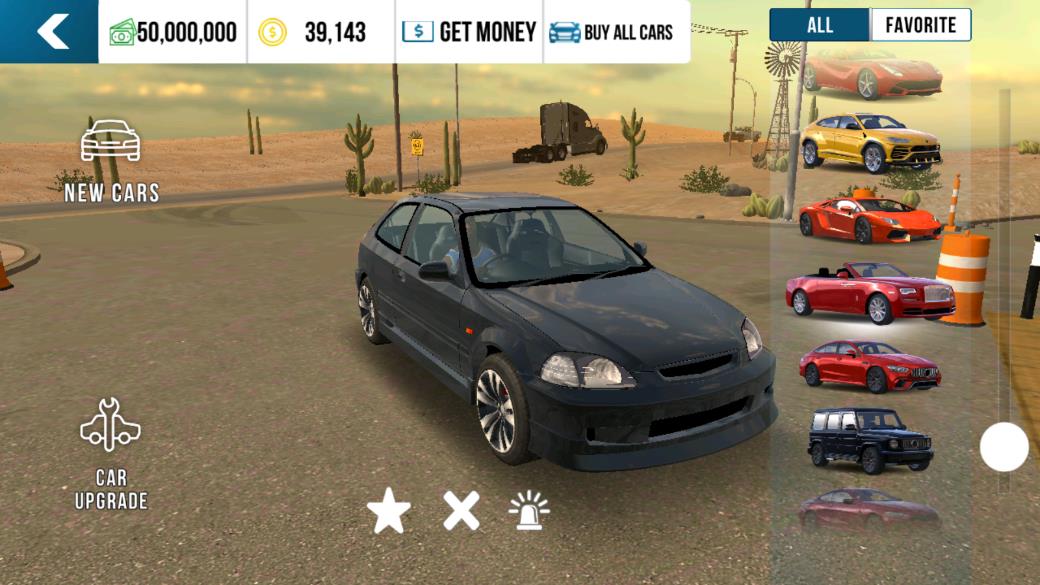Tap the green cash balance icon
Viewport: 1040px width, 585px height.
(122, 32)
